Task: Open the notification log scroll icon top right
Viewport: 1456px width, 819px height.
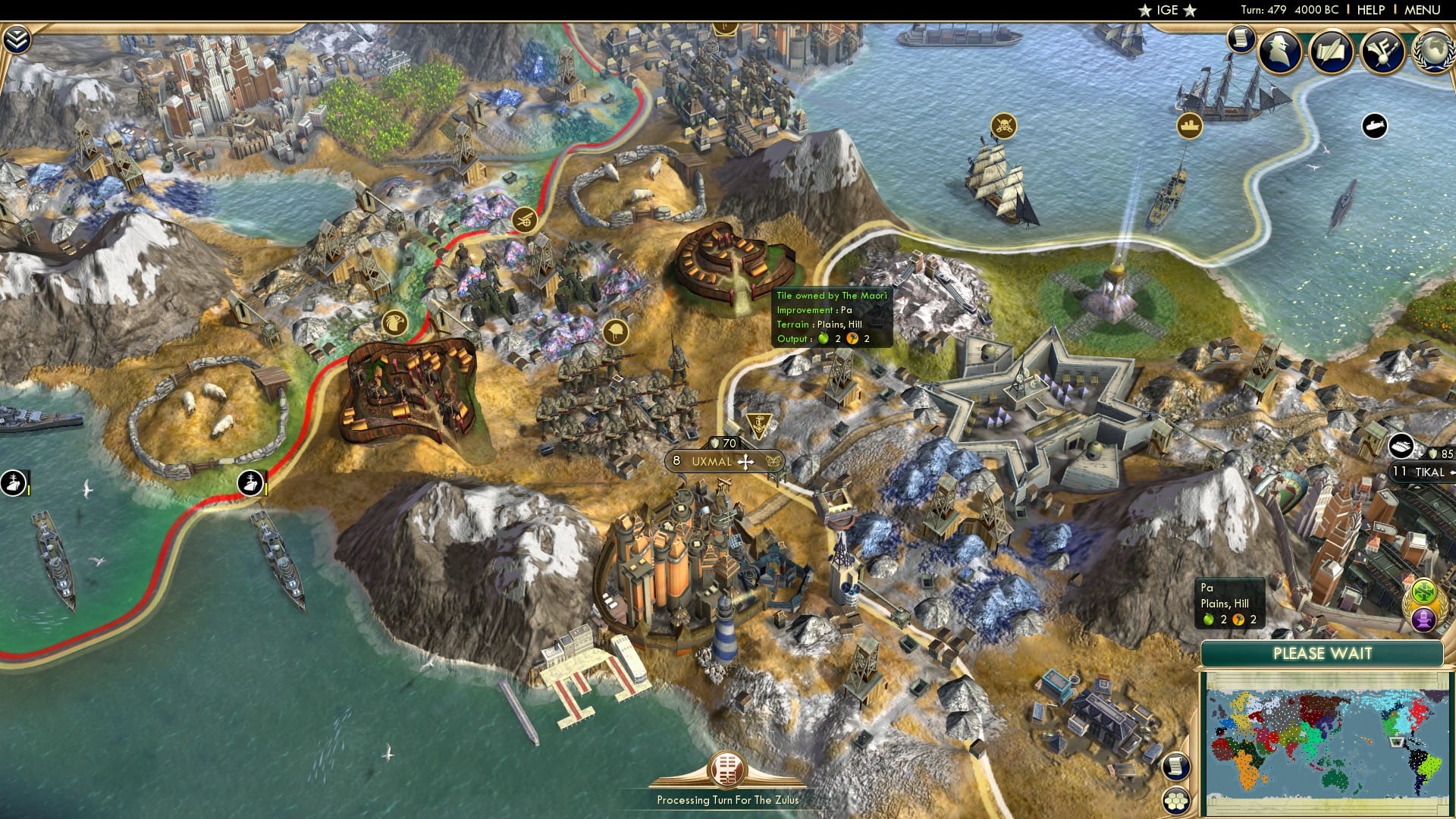Action: coord(1241,39)
